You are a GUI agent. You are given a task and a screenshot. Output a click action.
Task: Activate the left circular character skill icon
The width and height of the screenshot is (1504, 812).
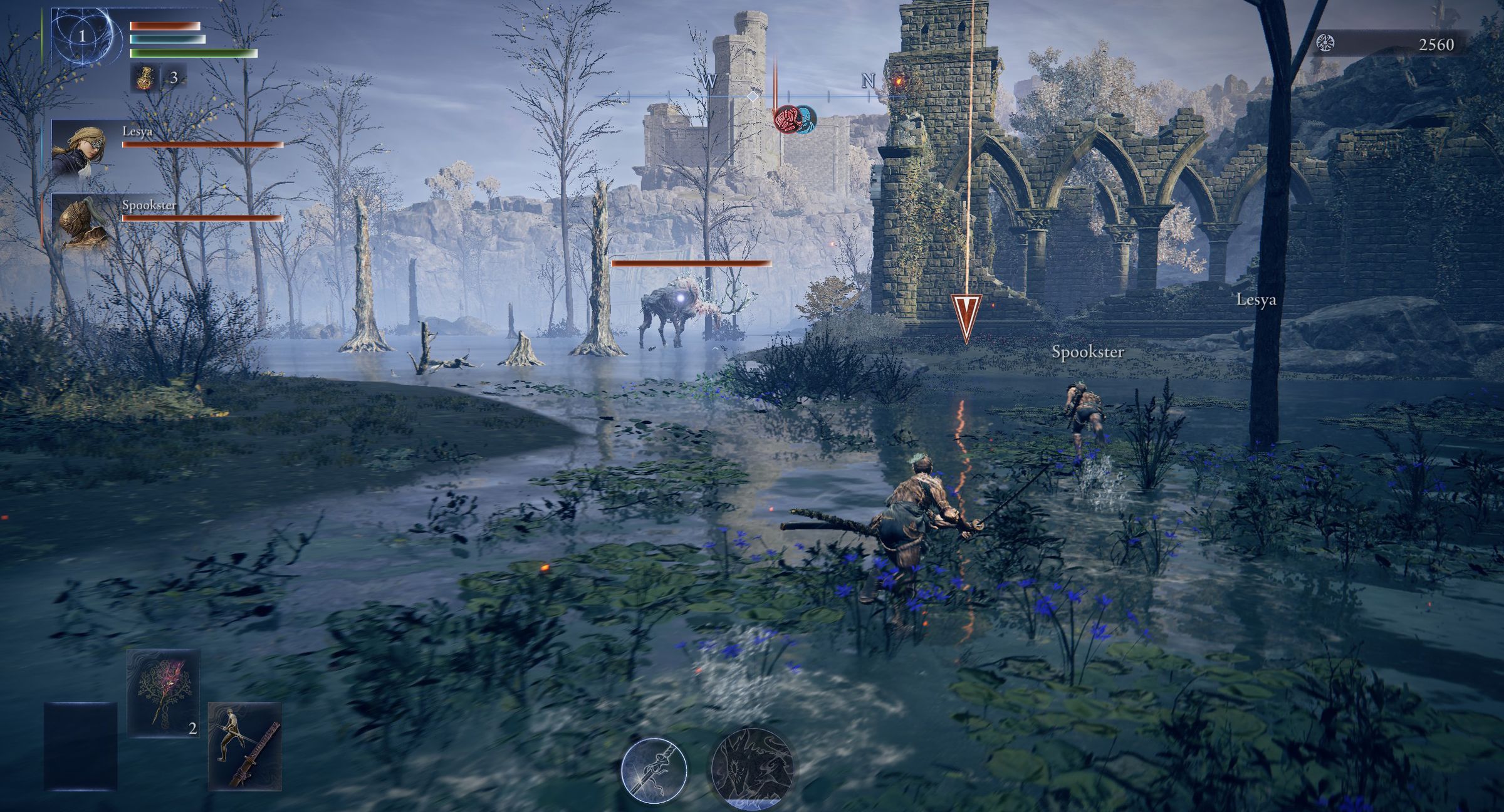654,771
